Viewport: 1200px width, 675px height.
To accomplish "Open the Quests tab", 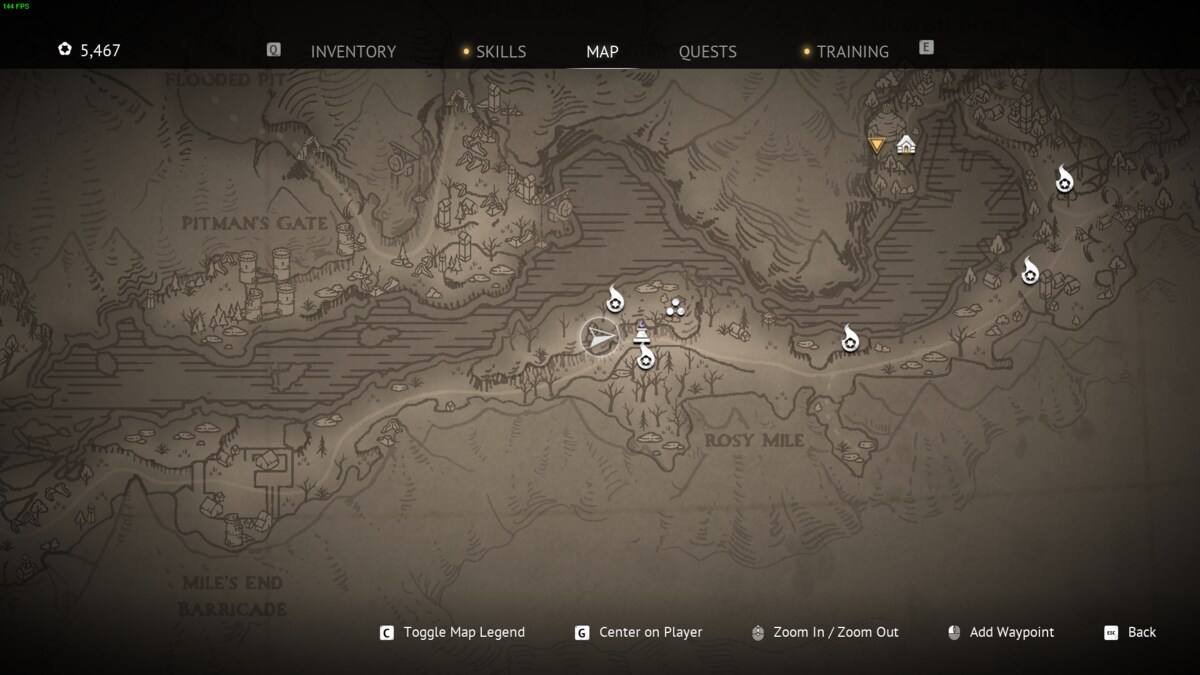I will pos(707,52).
